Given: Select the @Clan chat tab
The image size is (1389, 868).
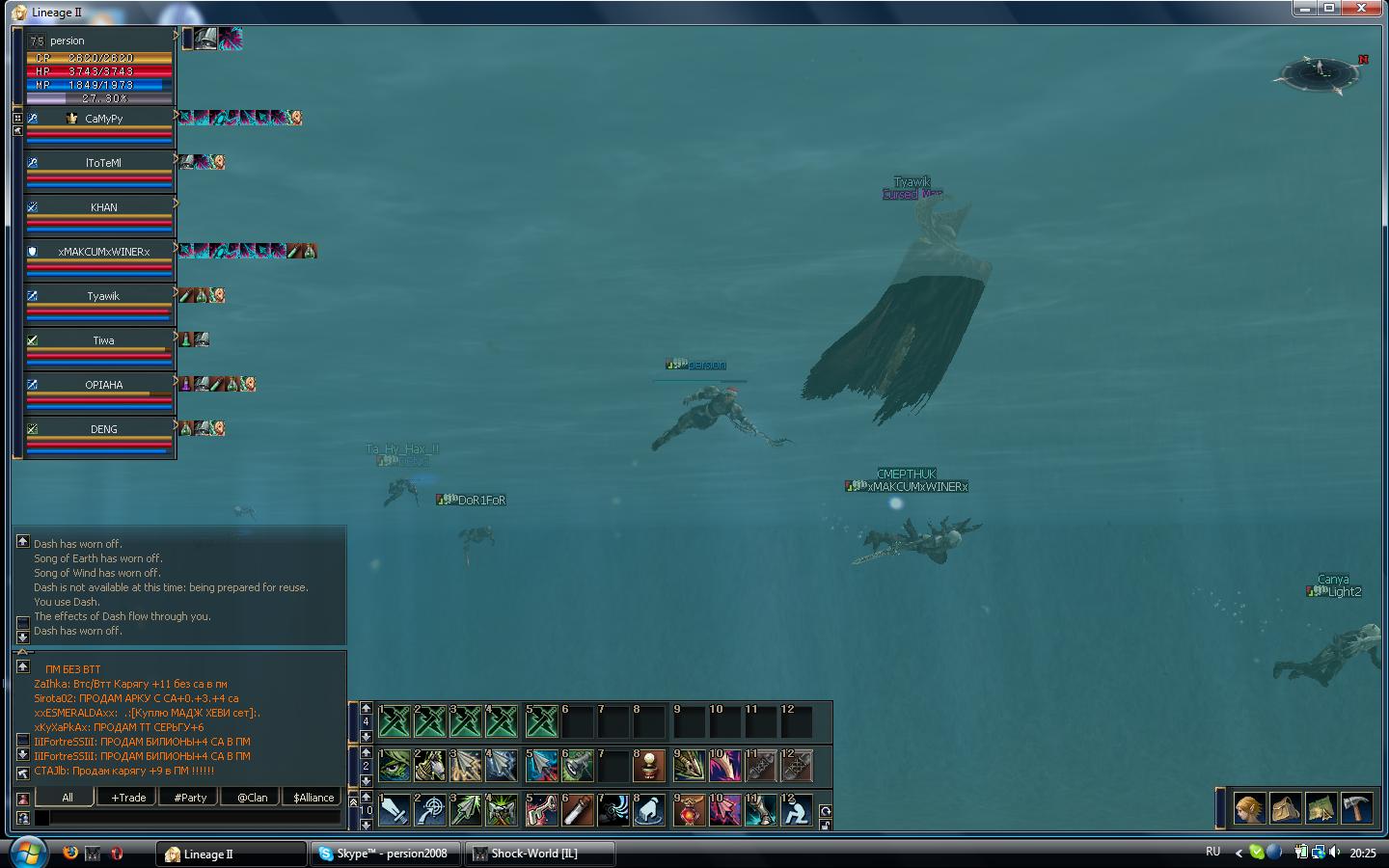Looking at the screenshot, I should [x=253, y=798].
